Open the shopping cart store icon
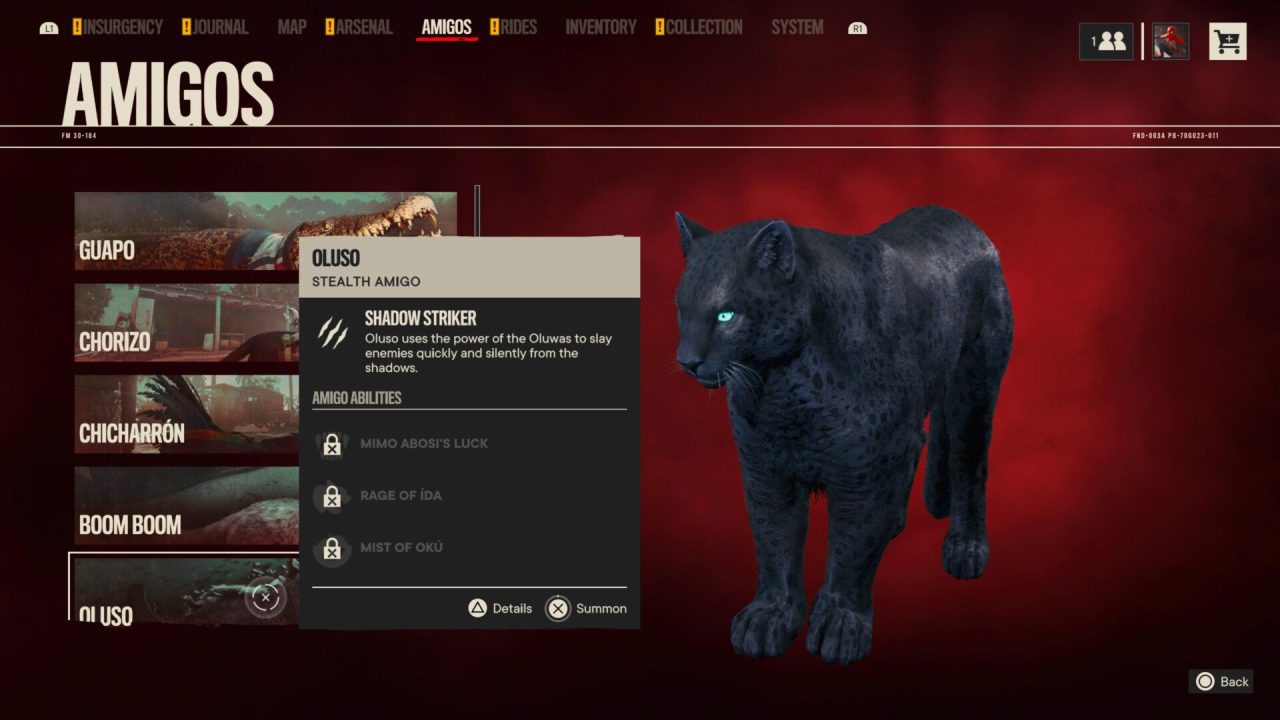1280x720 pixels. 1228,40
